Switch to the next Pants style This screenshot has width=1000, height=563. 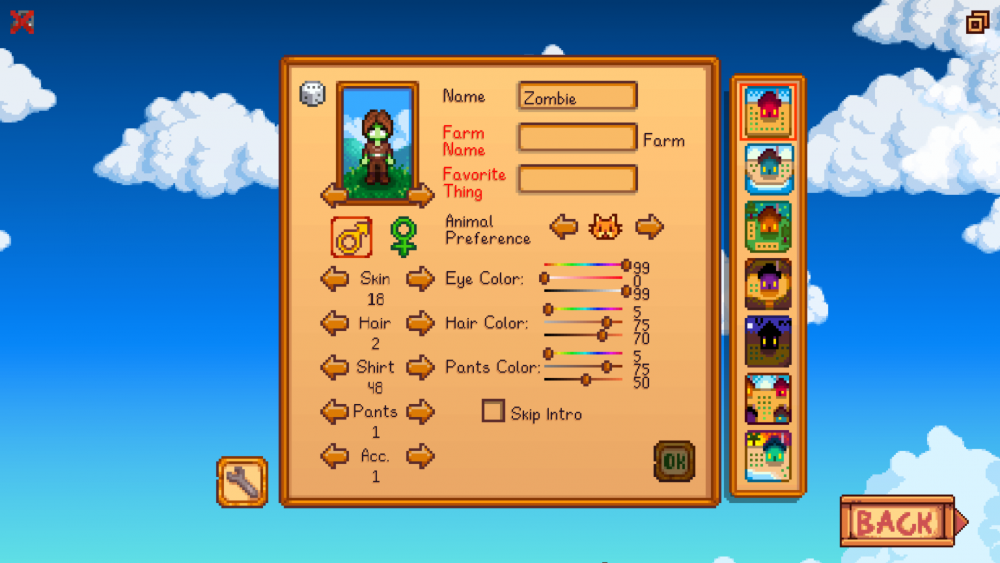[x=421, y=411]
